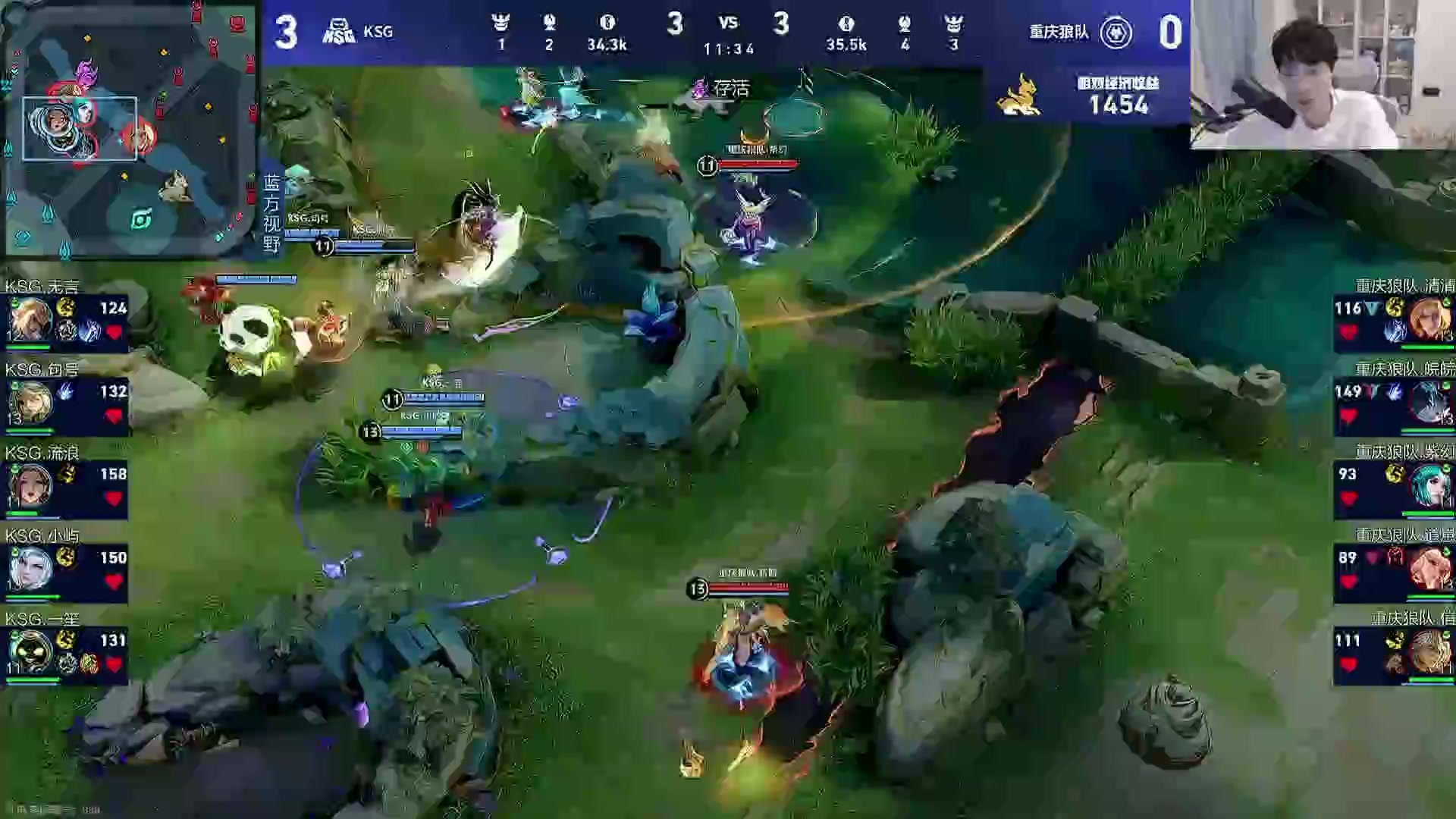Select 重庆狼队.清清 hero portrait
The width and height of the screenshot is (1456, 819).
tap(1429, 318)
